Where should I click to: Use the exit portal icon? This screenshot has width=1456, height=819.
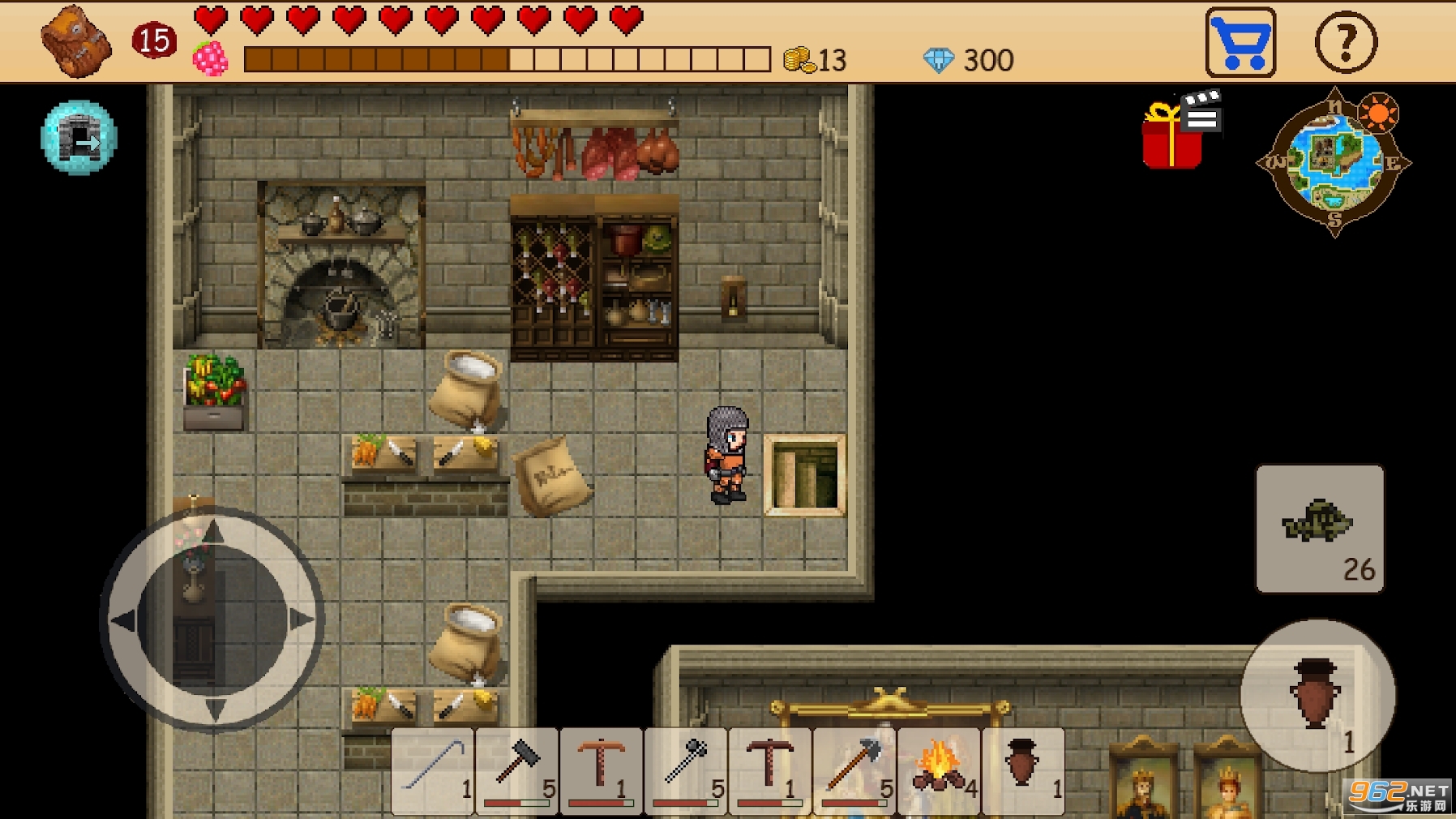(x=79, y=138)
